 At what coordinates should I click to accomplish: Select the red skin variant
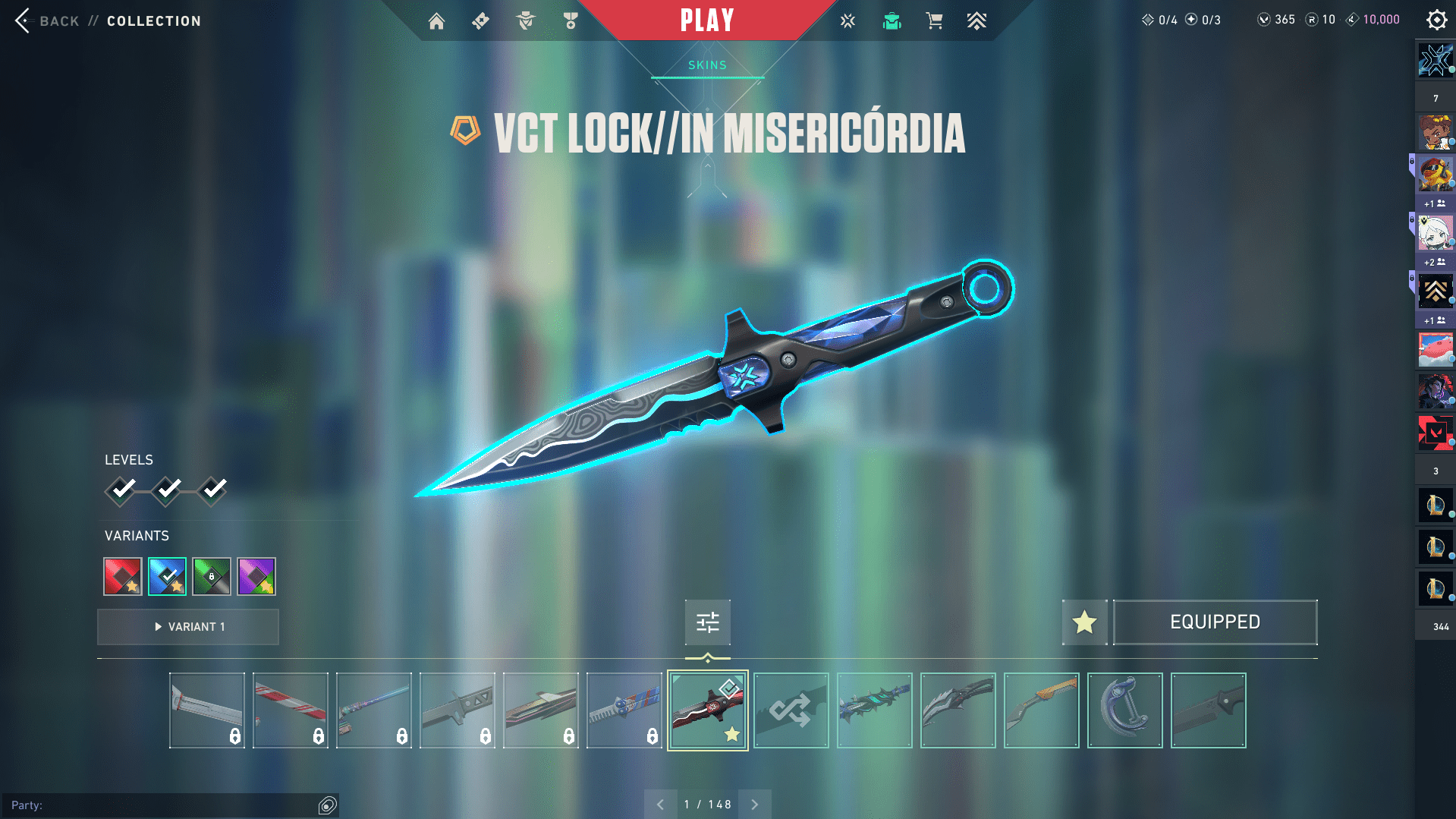(123, 577)
